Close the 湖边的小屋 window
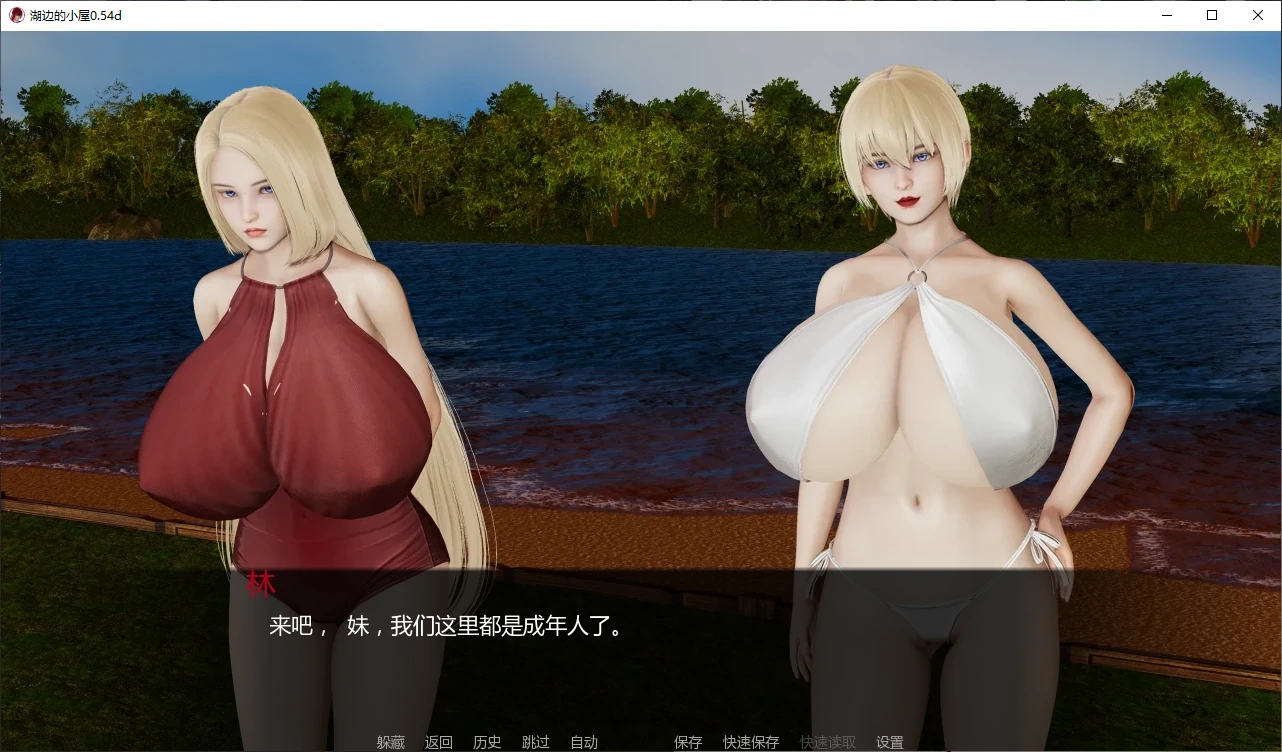 (x=1257, y=14)
